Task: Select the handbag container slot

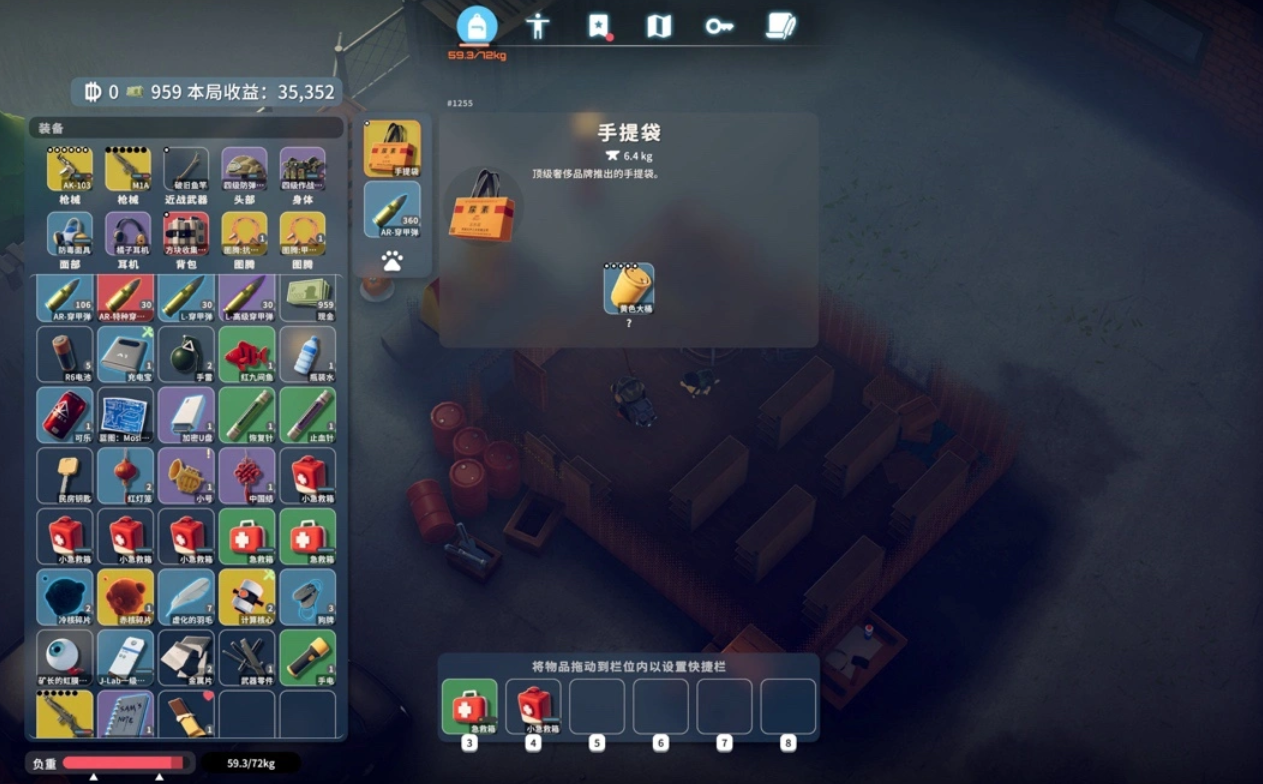Action: pos(392,148)
